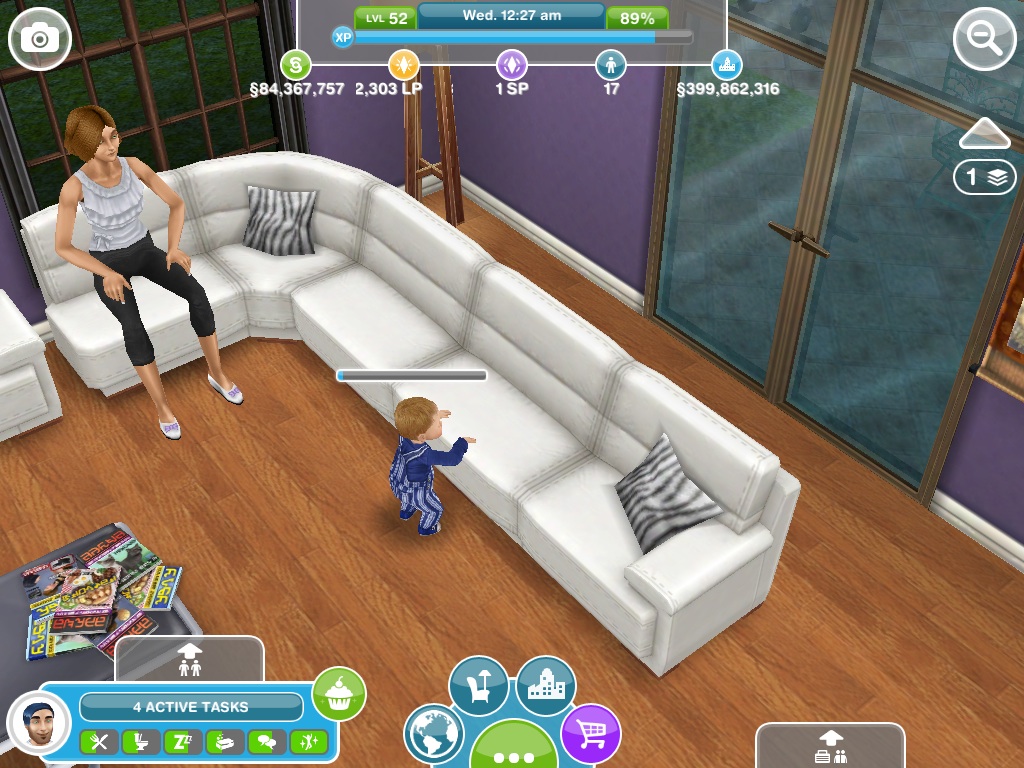This screenshot has width=1024, height=768.
Task: Tap the orange Lifestyle Points icon
Action: (x=404, y=66)
